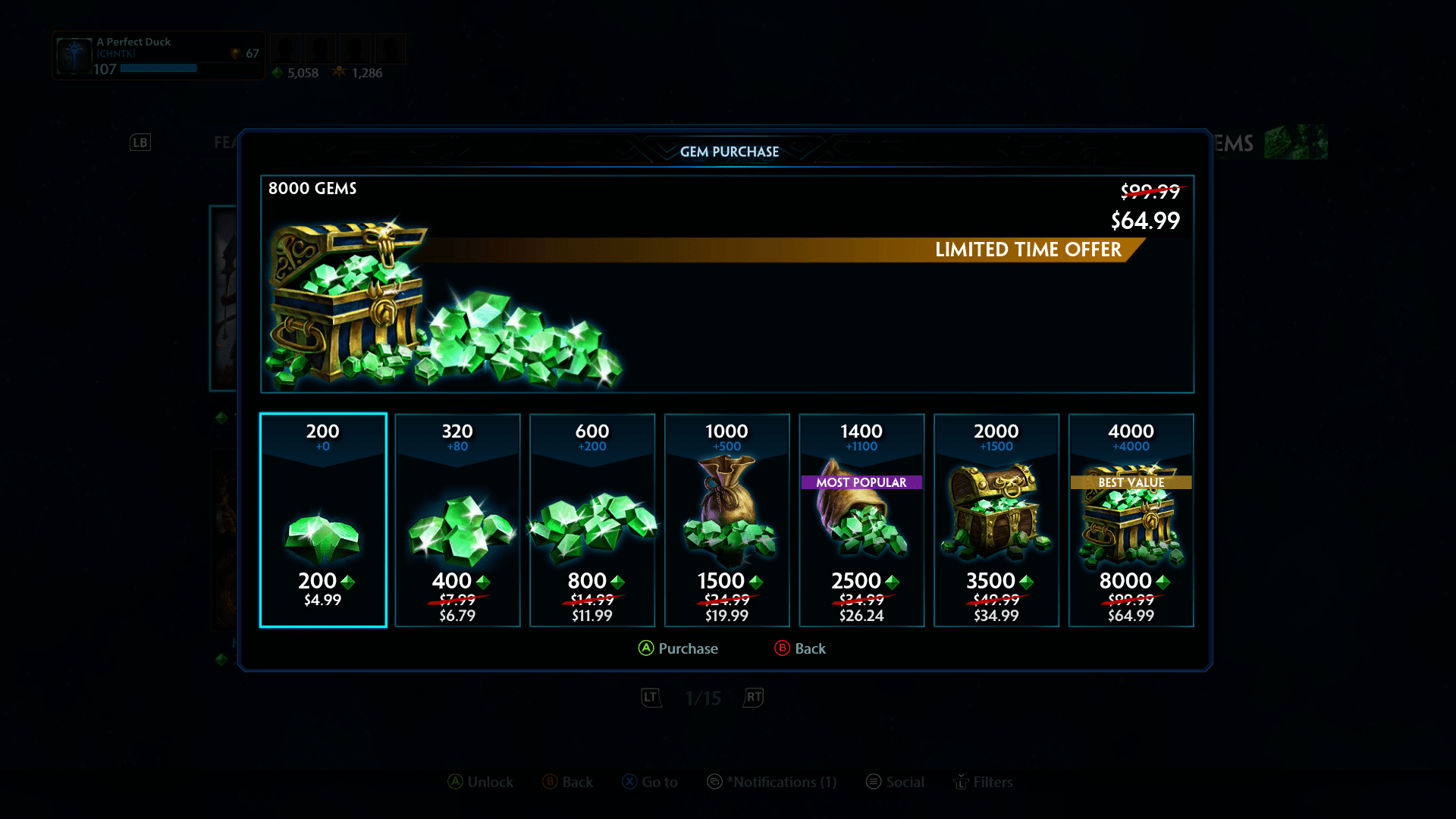Select the 2000 gems chest pack
This screenshot has height=819, width=1456.
(x=996, y=519)
